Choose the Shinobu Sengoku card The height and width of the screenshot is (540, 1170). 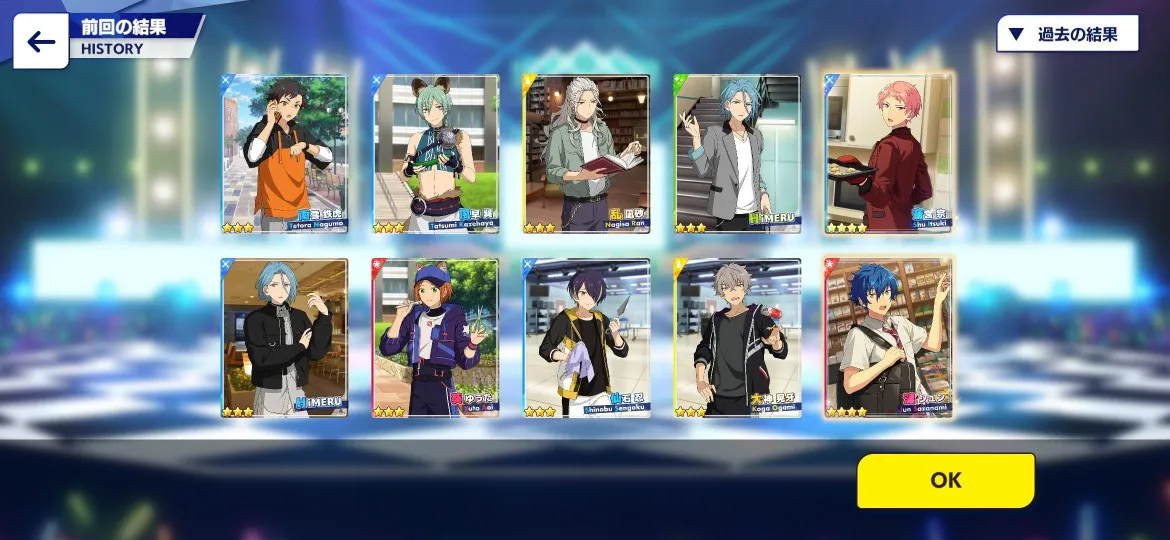click(x=586, y=337)
